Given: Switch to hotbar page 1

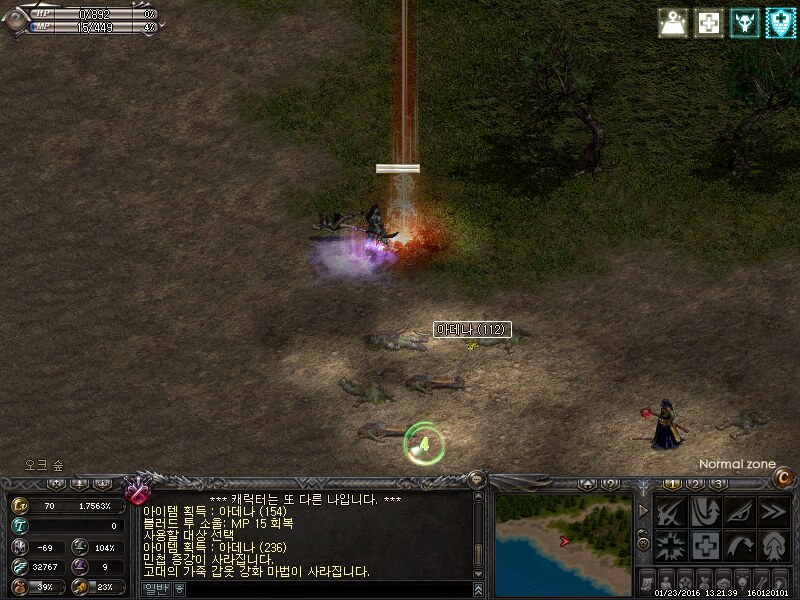Looking at the screenshot, I should click(672, 484).
